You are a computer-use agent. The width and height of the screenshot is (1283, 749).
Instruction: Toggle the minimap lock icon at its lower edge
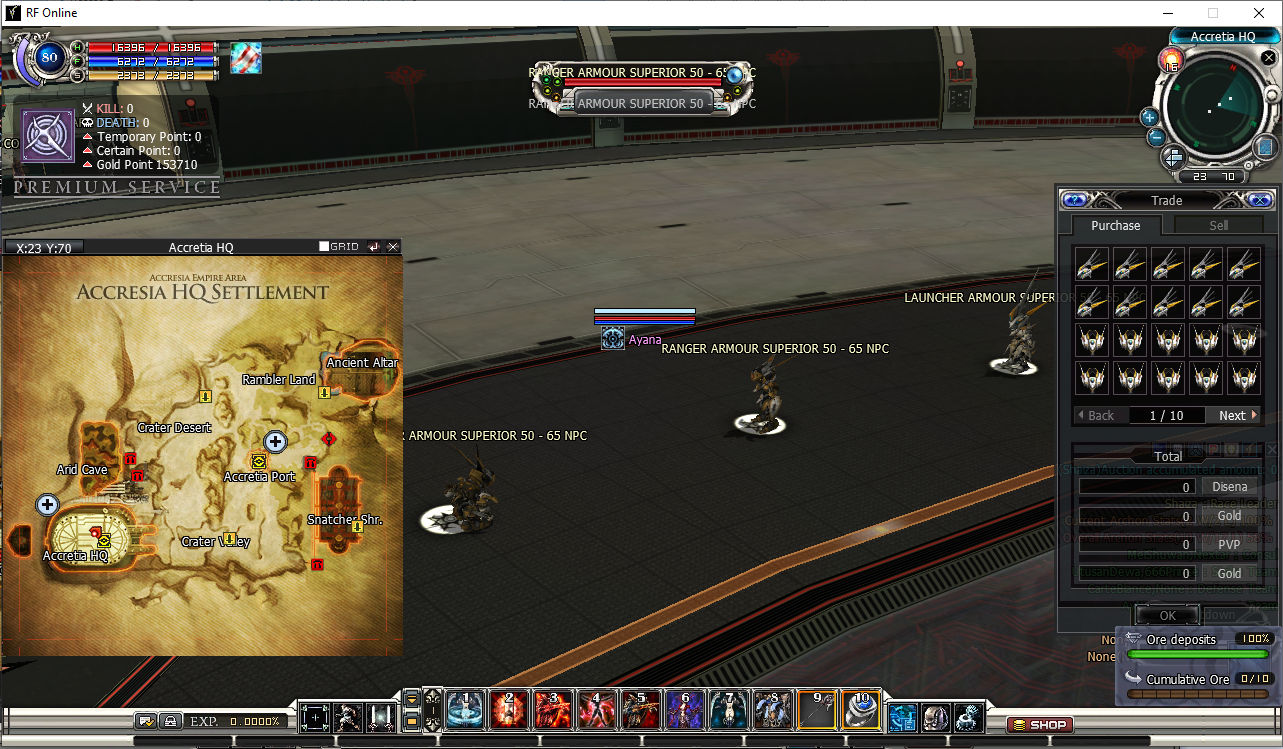click(1249, 165)
